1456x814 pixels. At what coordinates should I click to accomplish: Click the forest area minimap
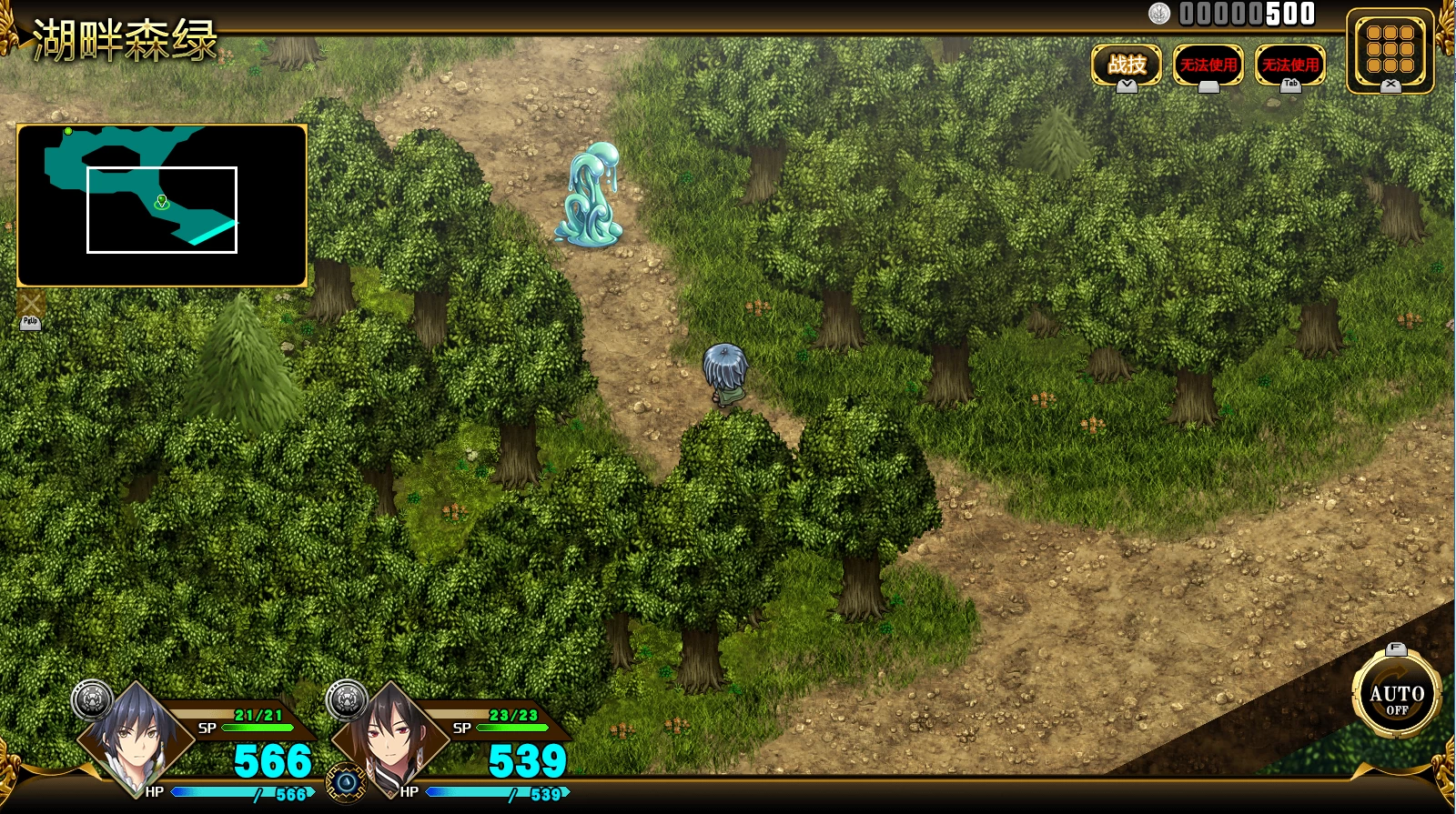pos(162,206)
